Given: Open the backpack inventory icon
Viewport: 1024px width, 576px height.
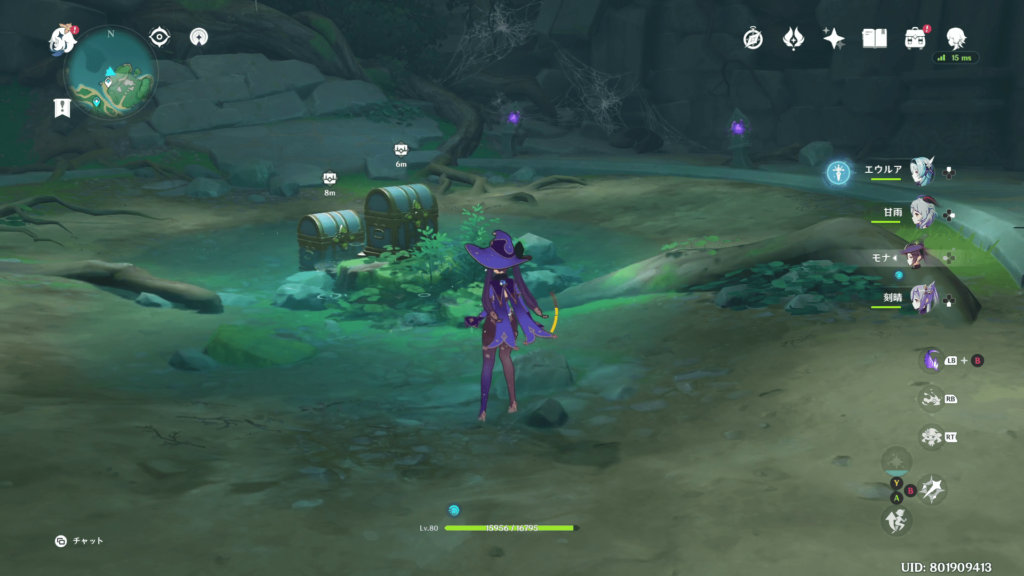Looking at the screenshot, I should click(915, 39).
